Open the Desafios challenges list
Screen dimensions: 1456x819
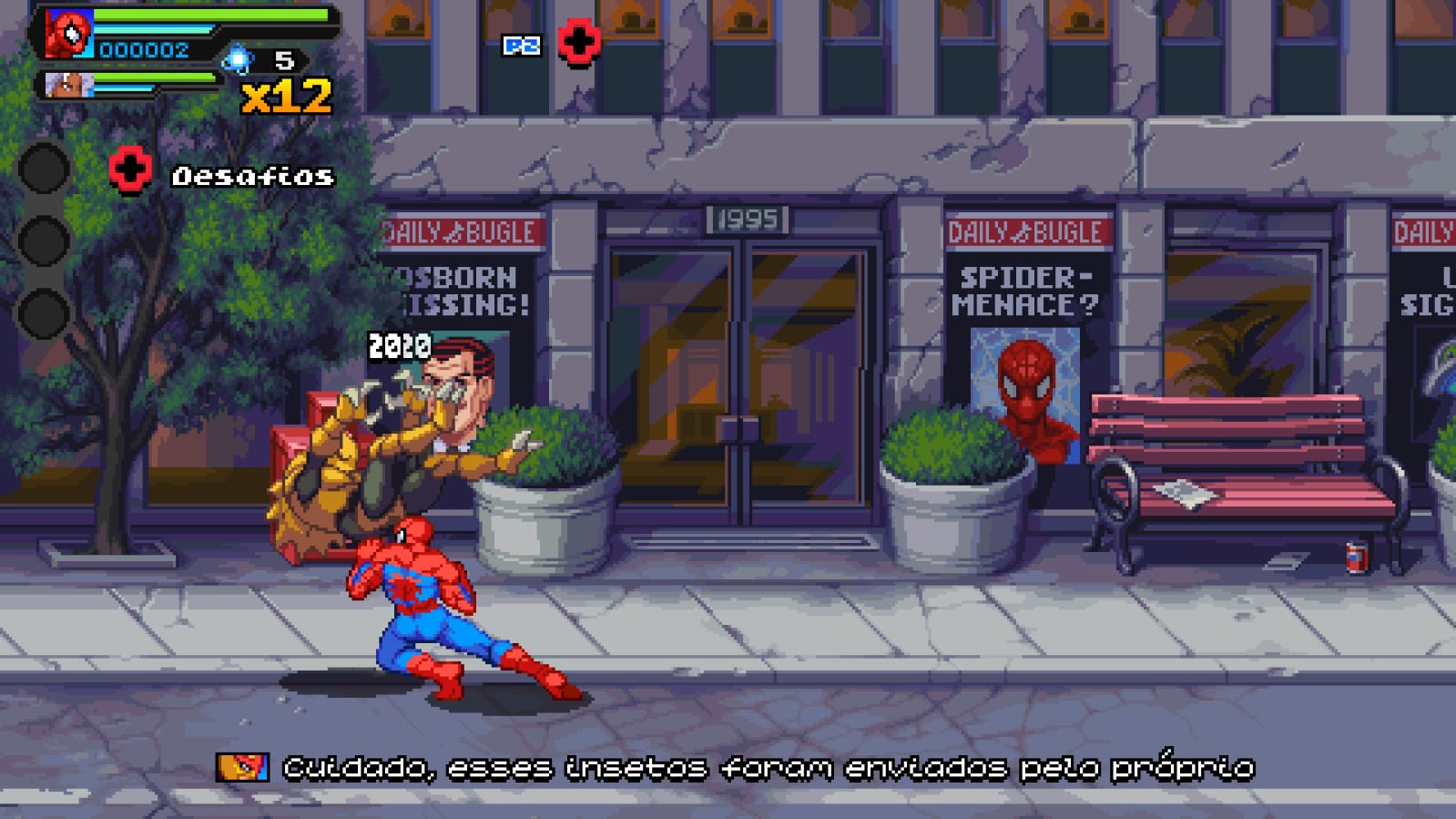[x=252, y=176]
